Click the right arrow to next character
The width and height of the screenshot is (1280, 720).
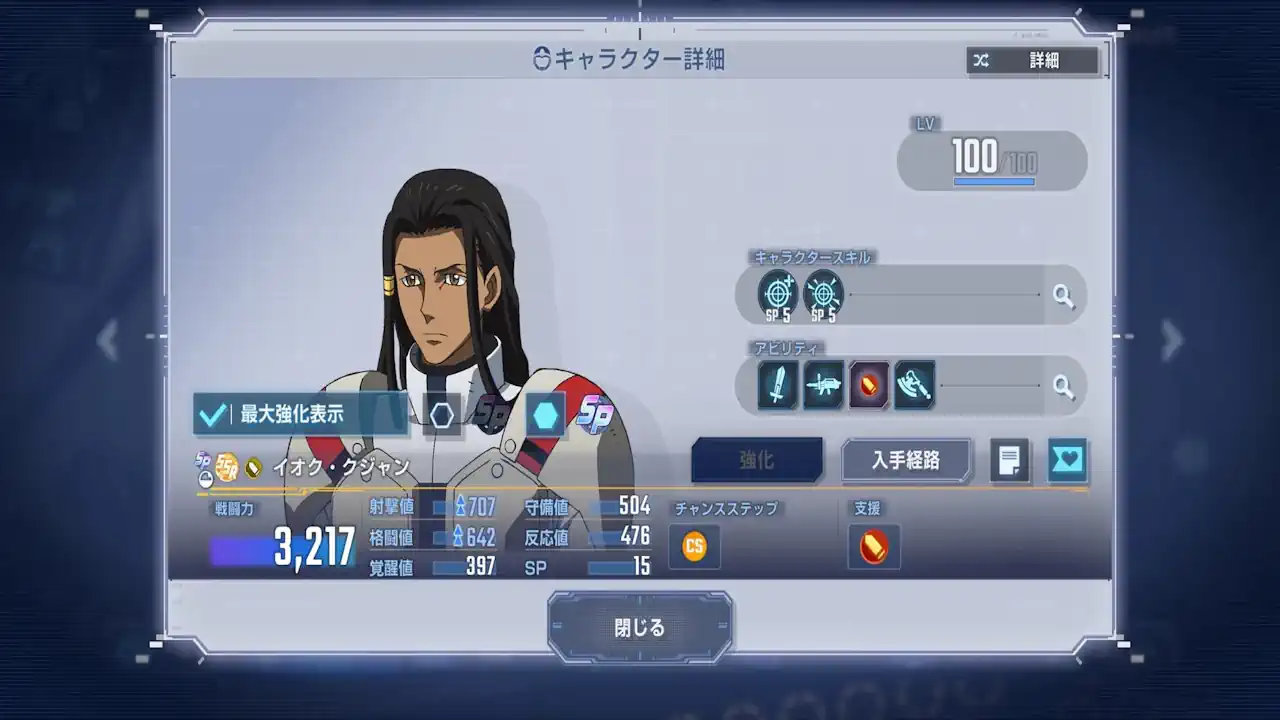coord(1172,341)
